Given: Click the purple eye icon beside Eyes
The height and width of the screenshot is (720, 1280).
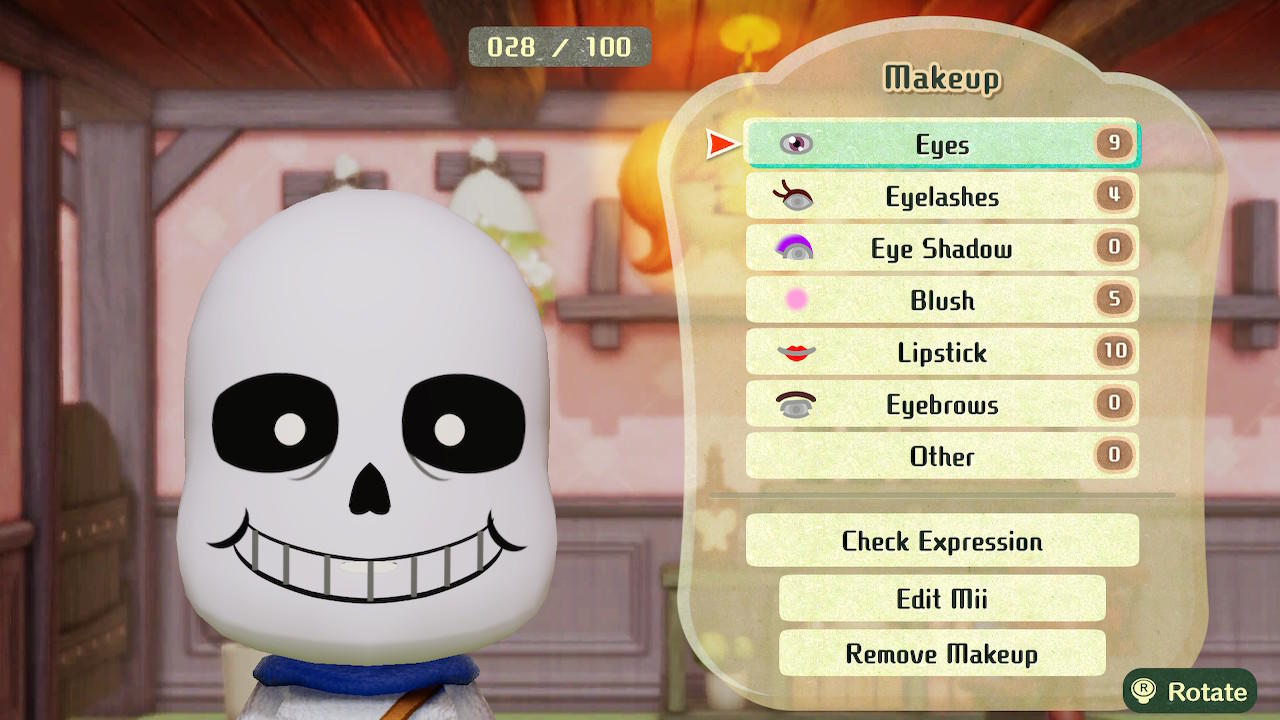Looking at the screenshot, I should [795, 144].
